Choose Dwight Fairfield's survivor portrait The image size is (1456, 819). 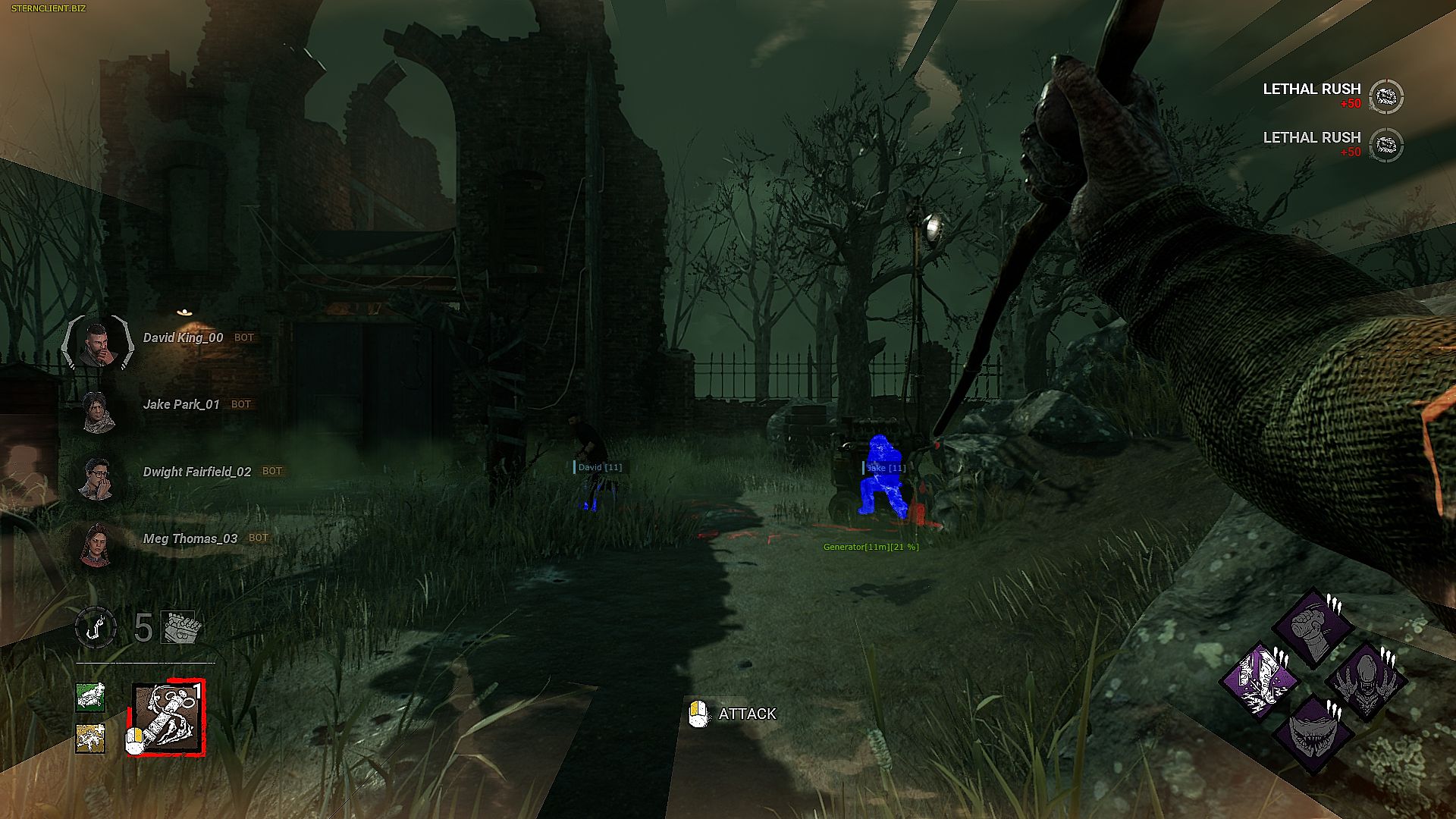[x=98, y=478]
